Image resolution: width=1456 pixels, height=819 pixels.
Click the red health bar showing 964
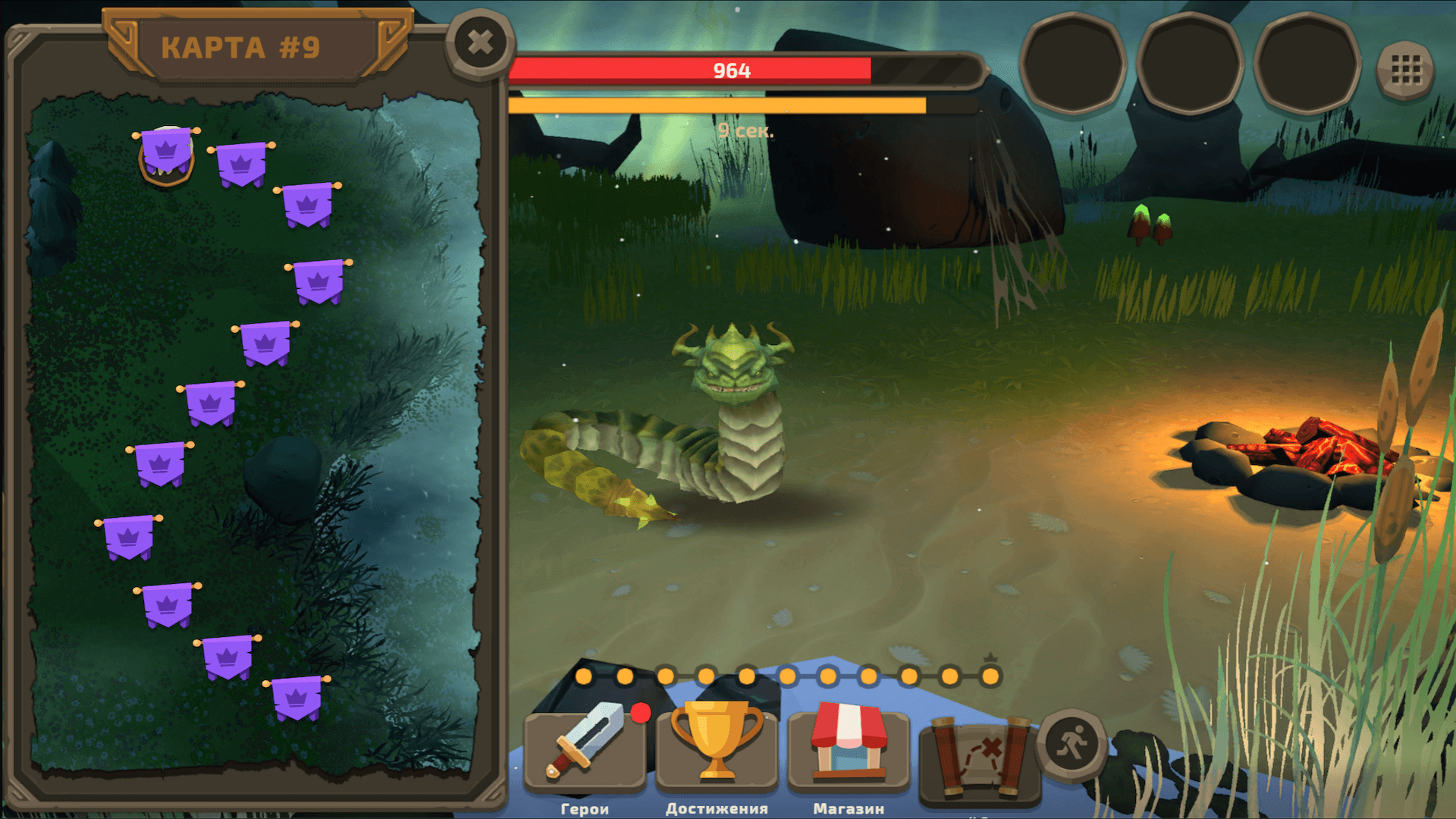pos(730,71)
